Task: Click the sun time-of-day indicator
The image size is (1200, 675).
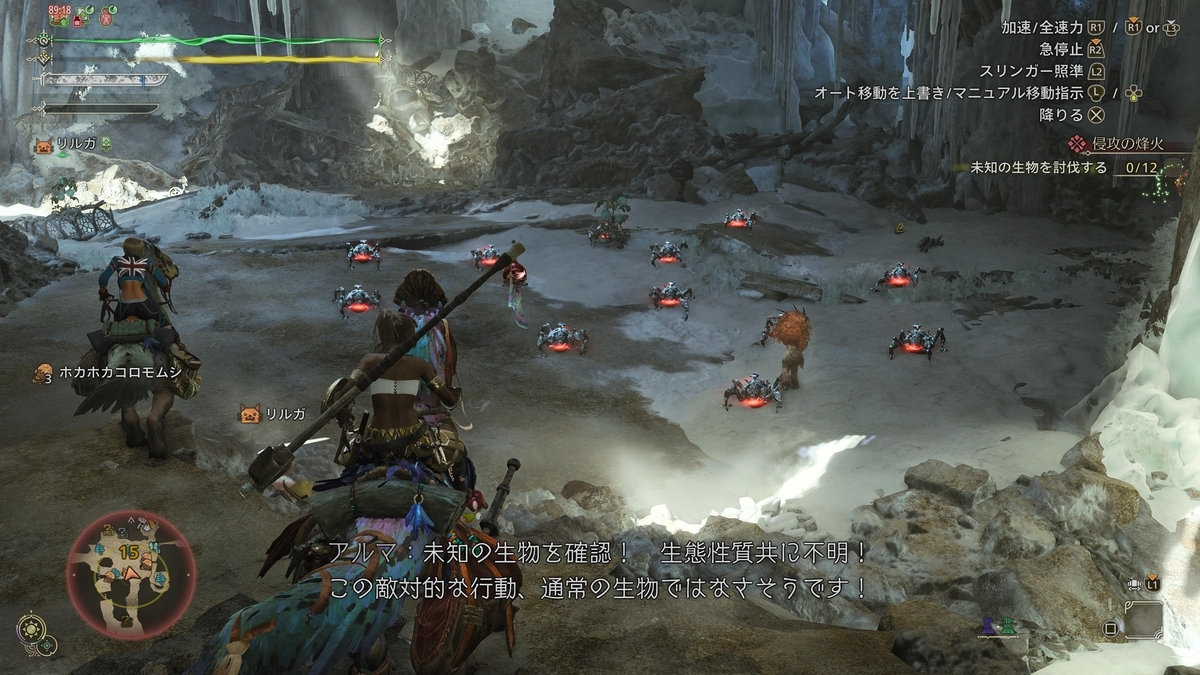Action: (x=29, y=627)
